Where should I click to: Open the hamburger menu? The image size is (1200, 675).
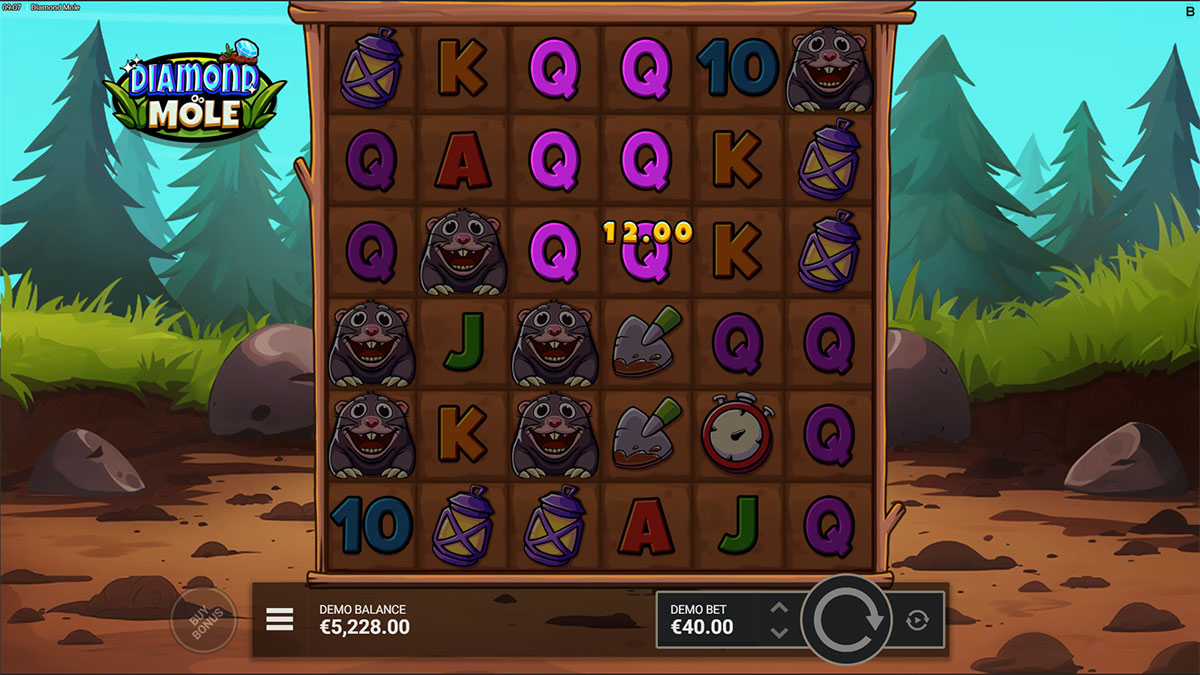pyautogui.click(x=280, y=620)
